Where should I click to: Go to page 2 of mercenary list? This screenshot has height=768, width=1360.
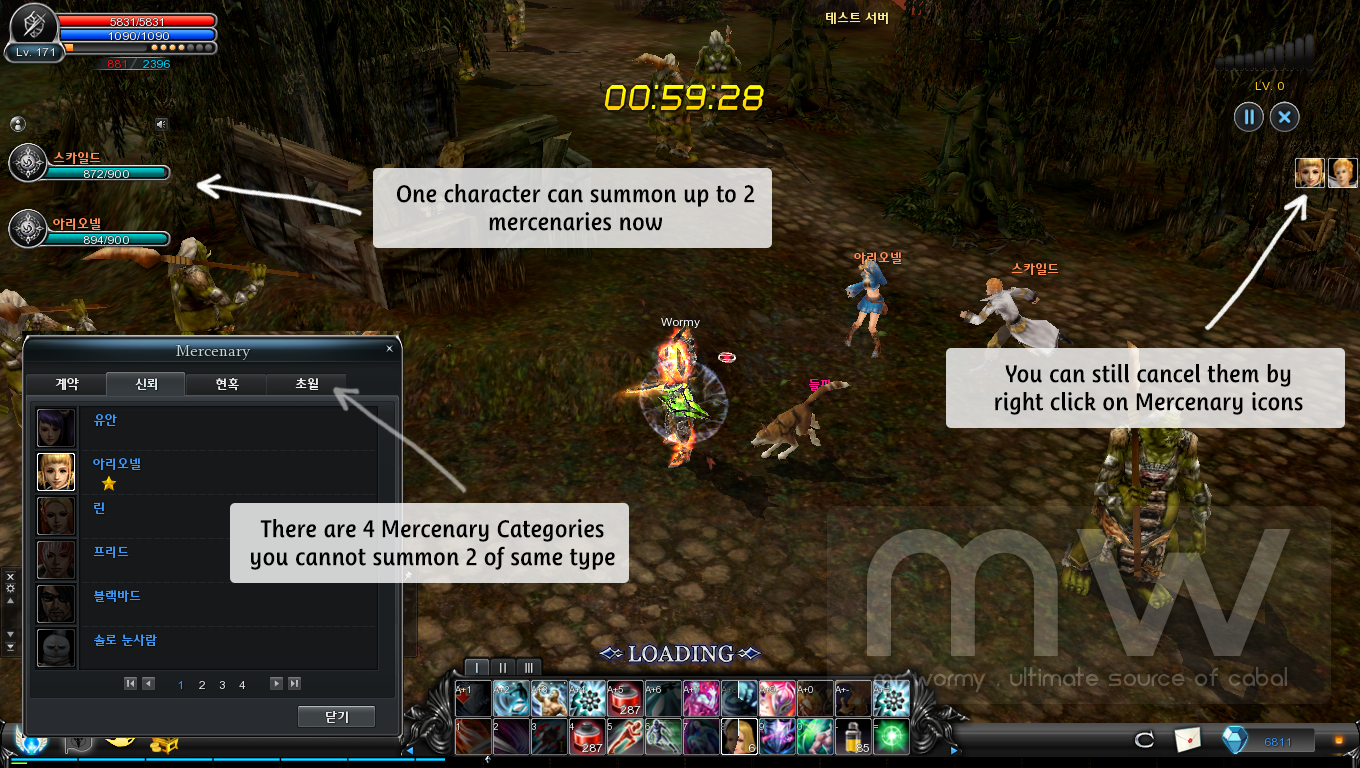[x=202, y=685]
